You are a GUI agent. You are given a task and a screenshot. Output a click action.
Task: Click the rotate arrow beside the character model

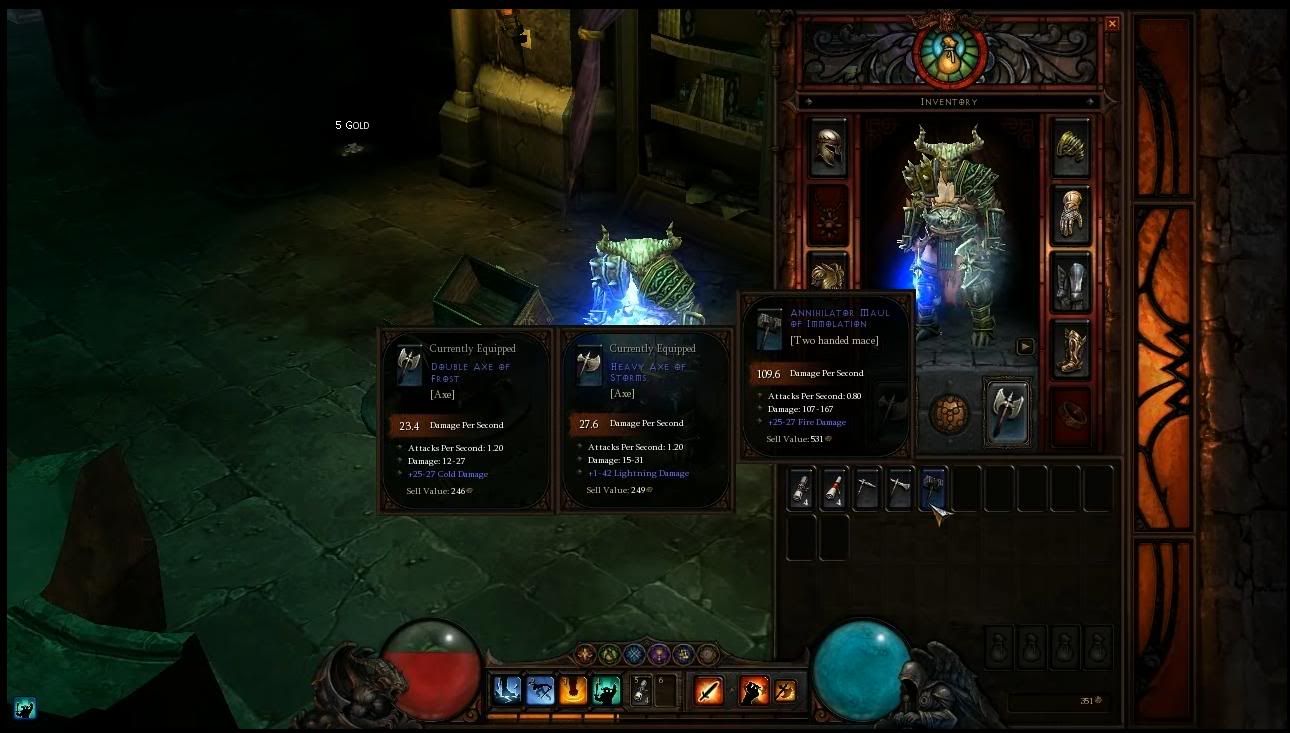click(x=1025, y=347)
